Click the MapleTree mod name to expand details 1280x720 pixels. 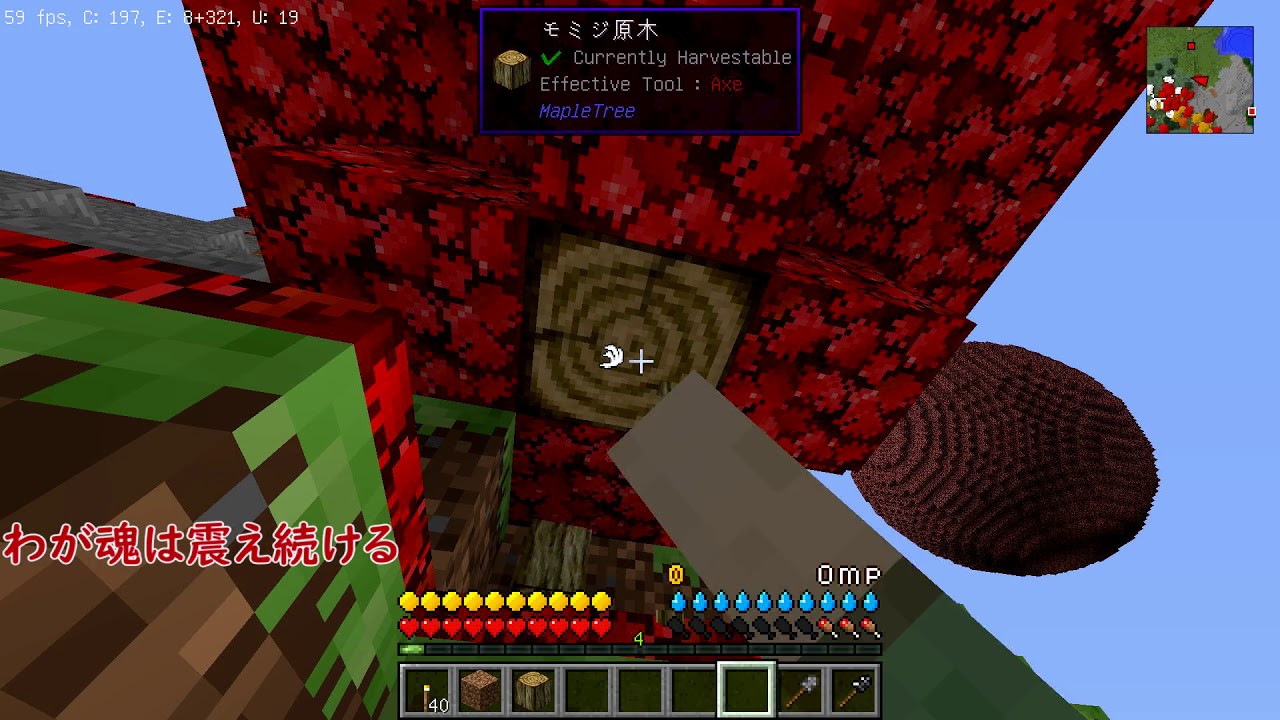click(x=585, y=111)
